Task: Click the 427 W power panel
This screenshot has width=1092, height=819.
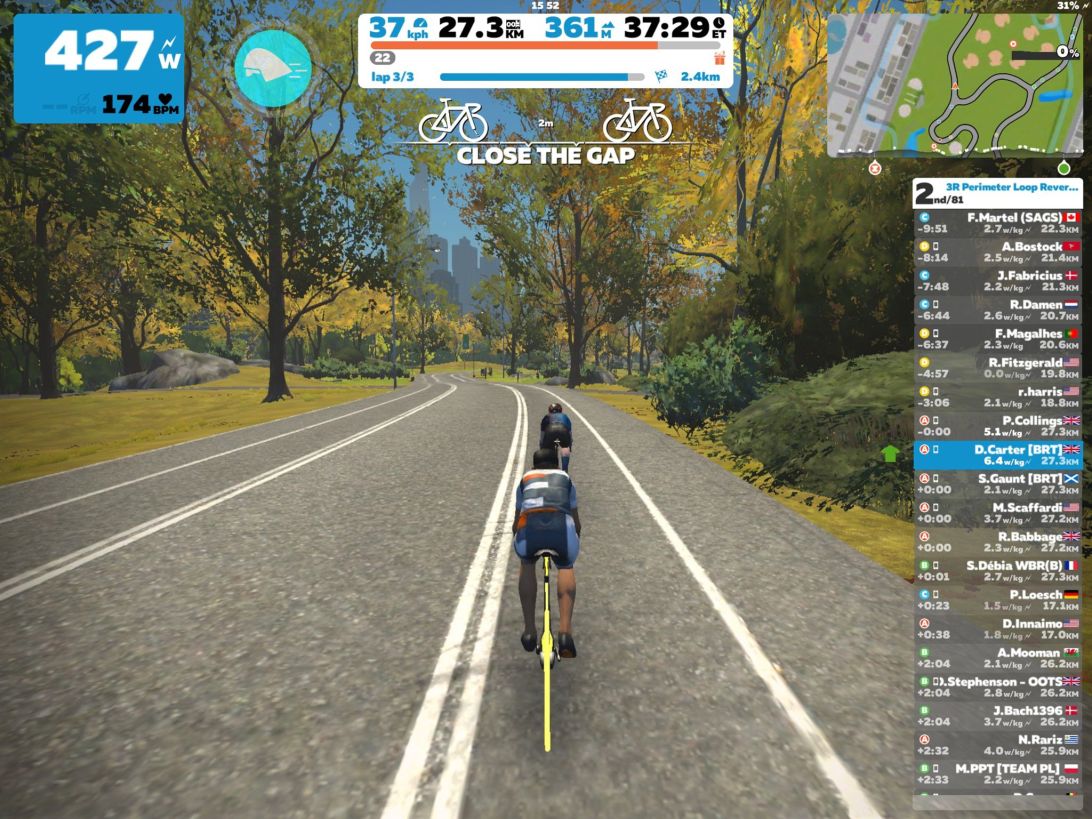Action: pyautogui.click(x=98, y=68)
